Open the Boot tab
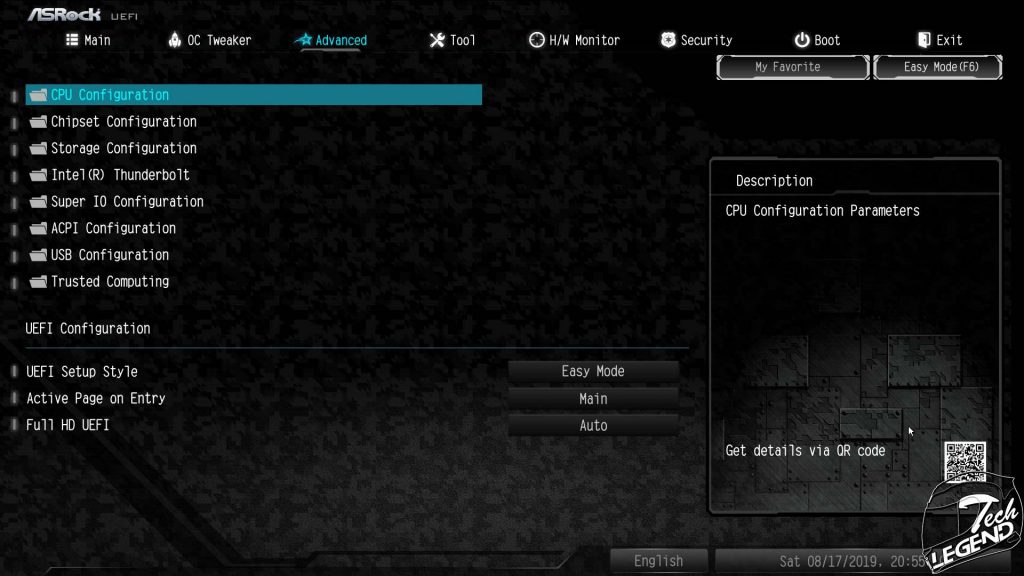Screen dimensions: 1024x576 pos(817,40)
